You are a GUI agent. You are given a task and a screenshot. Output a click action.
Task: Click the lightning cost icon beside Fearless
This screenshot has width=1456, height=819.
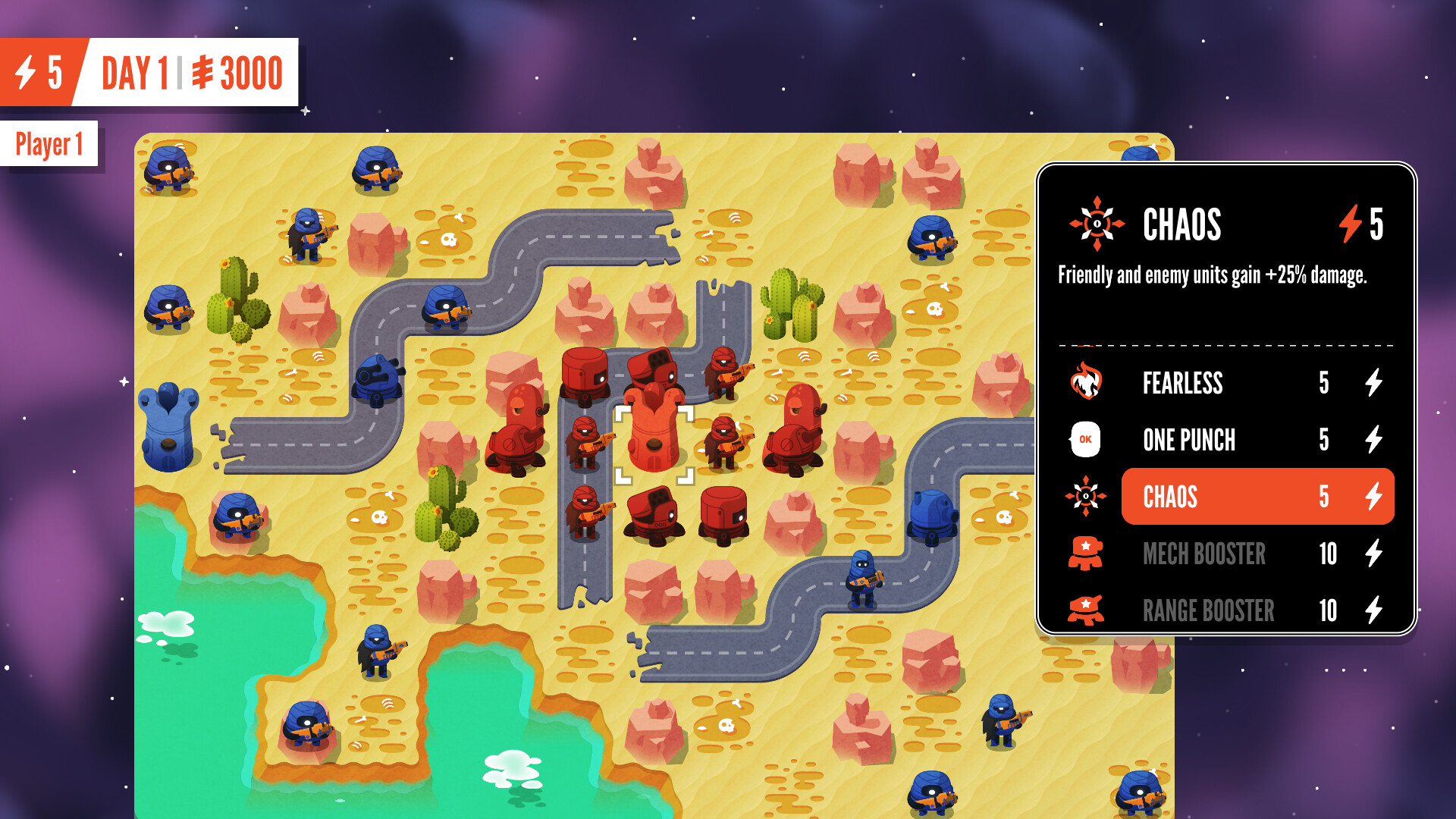(x=1375, y=383)
